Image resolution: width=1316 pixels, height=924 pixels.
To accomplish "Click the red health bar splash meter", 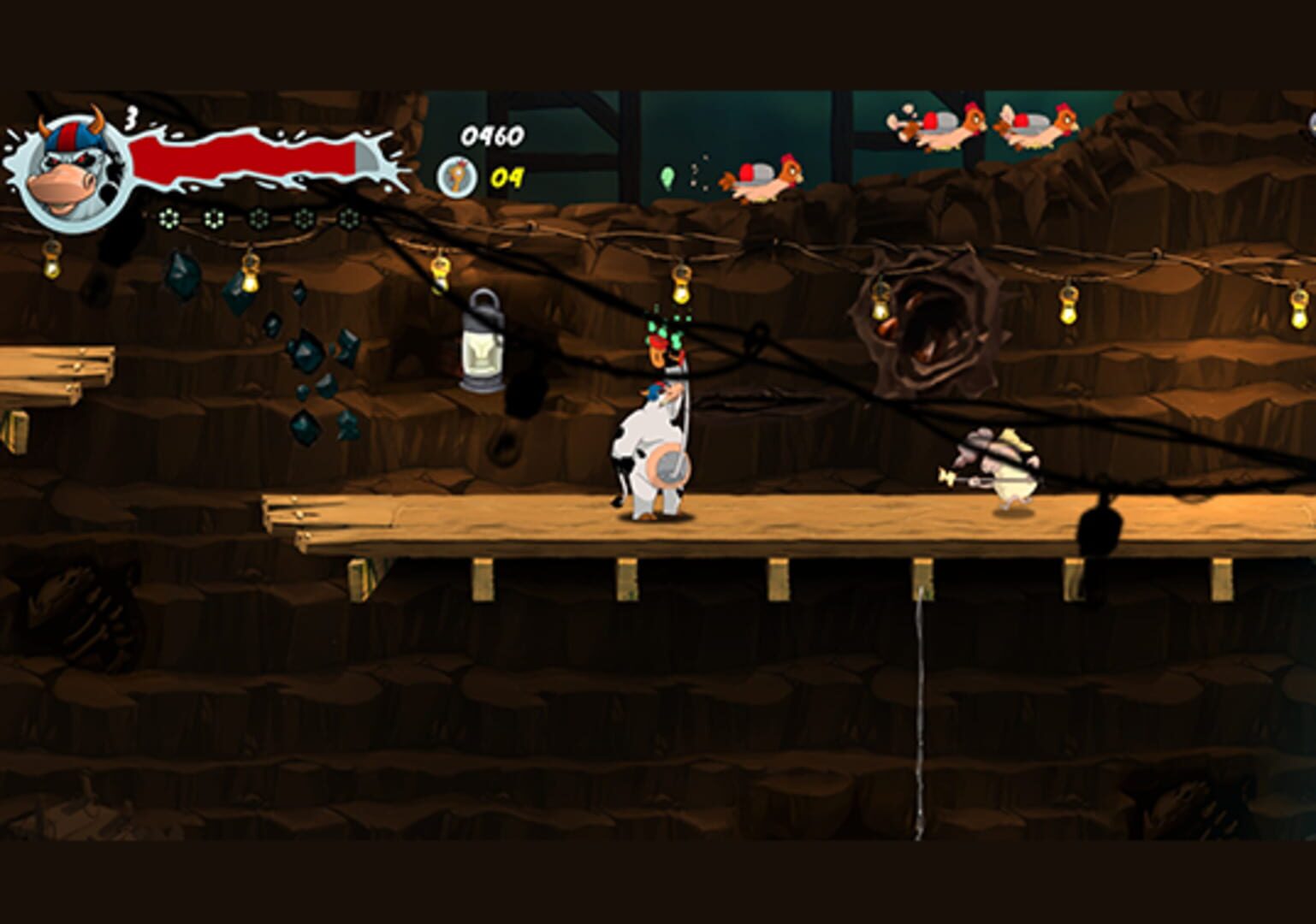I will (248, 156).
